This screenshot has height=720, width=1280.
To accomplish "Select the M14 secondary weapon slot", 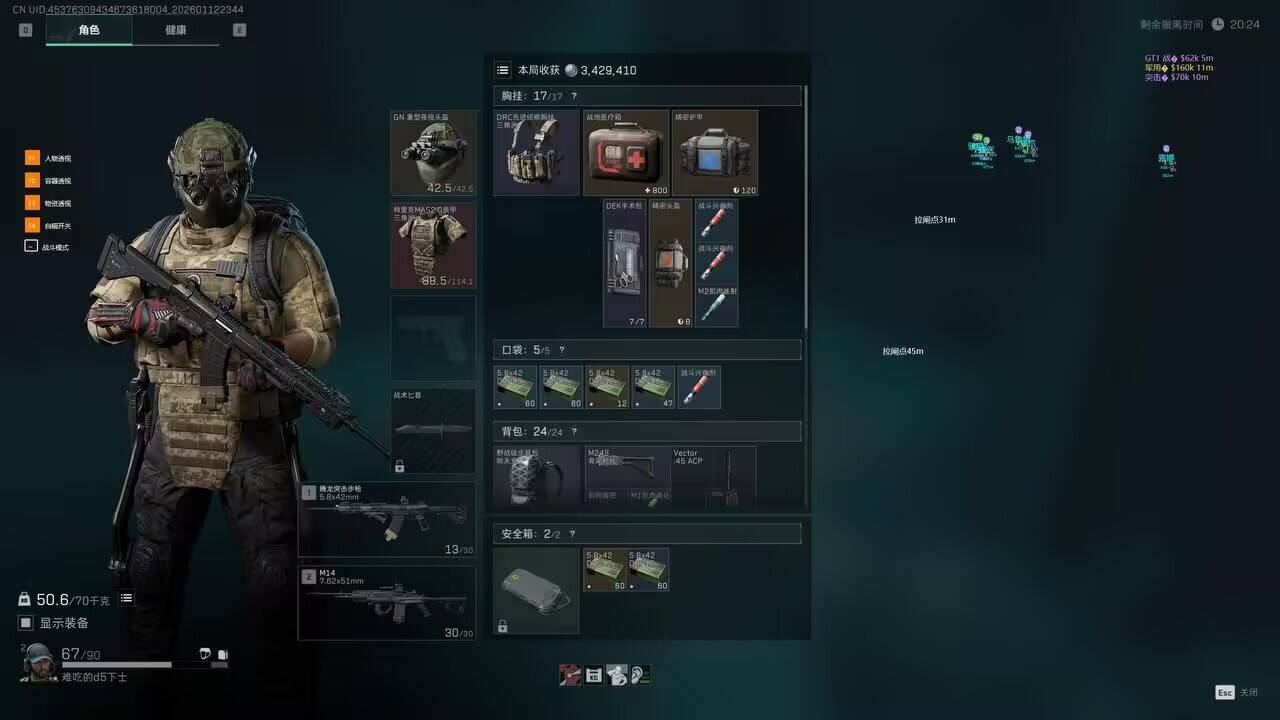I will [x=387, y=602].
